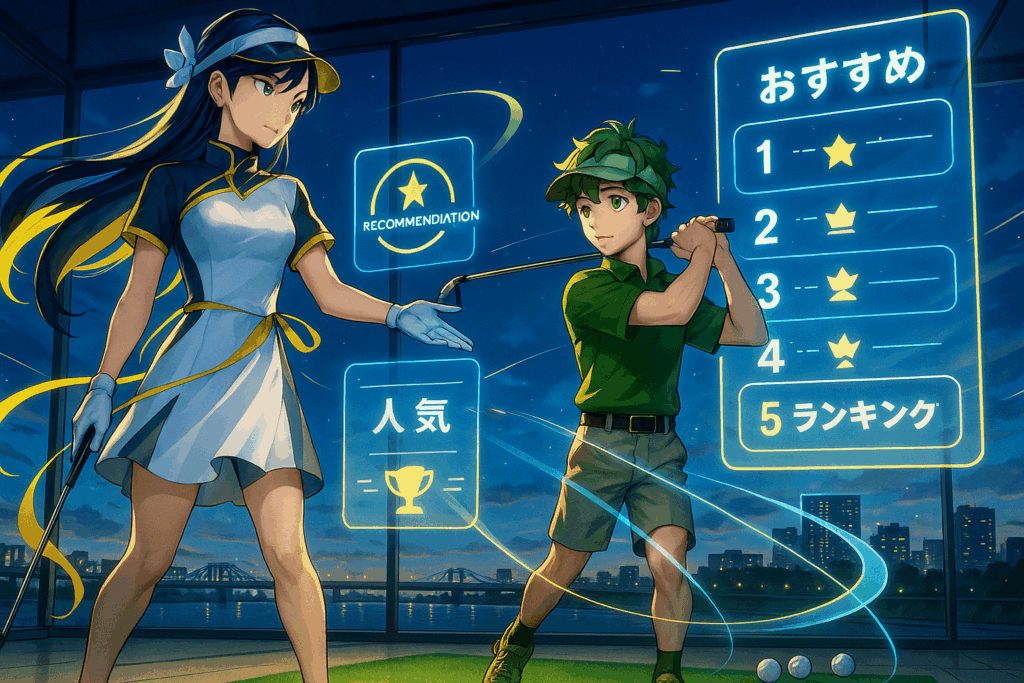Pick the rank 3 crown row
The height and width of the screenshot is (683, 1024).
coord(843,286)
